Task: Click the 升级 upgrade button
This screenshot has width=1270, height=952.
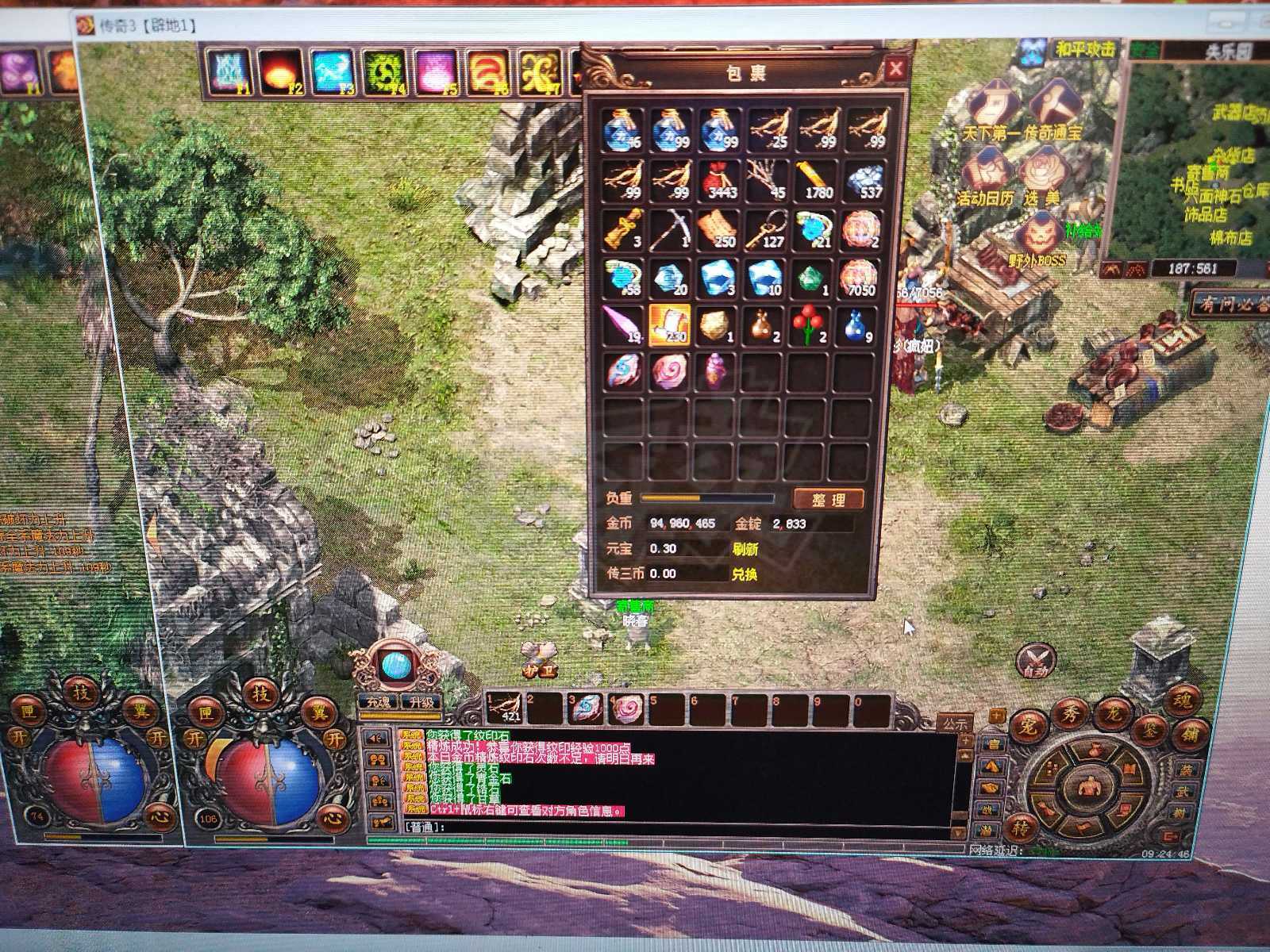Action: (421, 702)
